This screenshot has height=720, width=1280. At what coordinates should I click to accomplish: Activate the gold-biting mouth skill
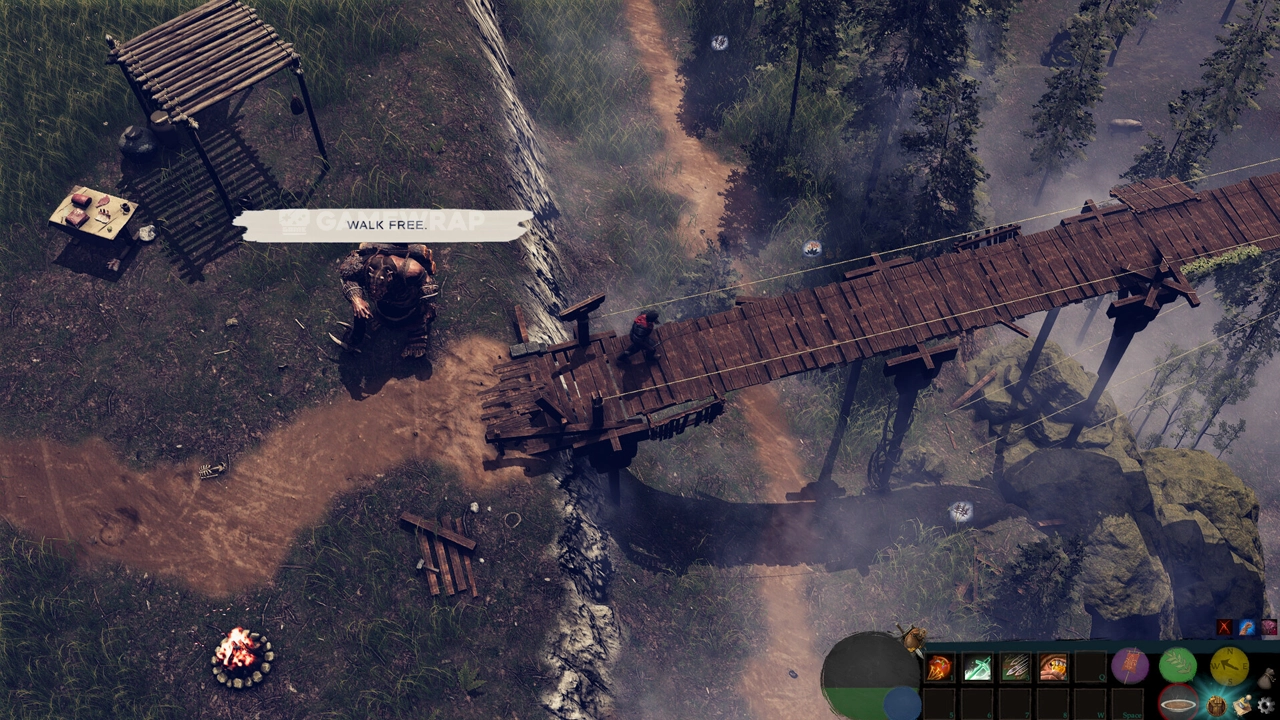tap(1052, 668)
